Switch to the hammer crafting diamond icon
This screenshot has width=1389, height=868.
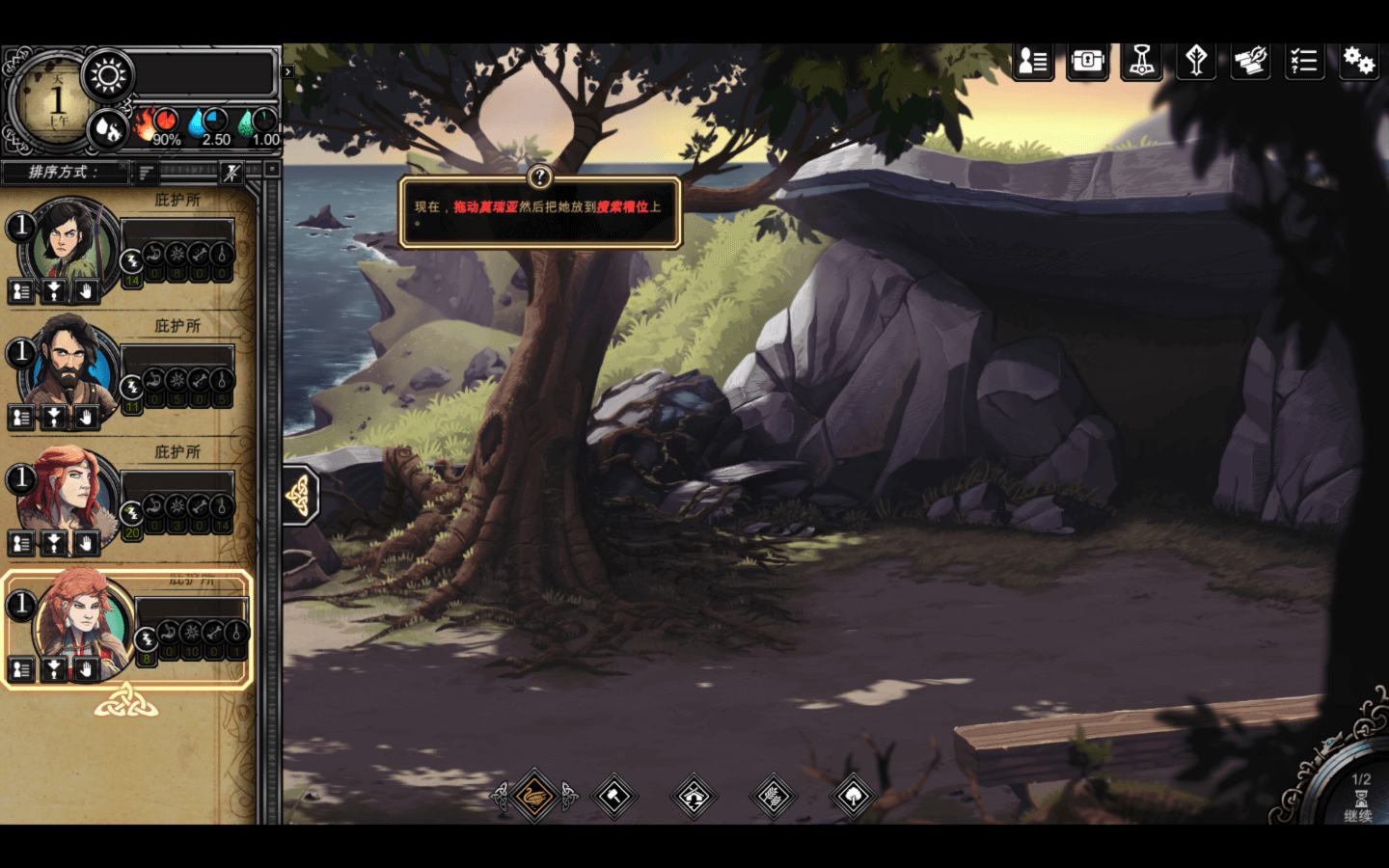pos(614,797)
